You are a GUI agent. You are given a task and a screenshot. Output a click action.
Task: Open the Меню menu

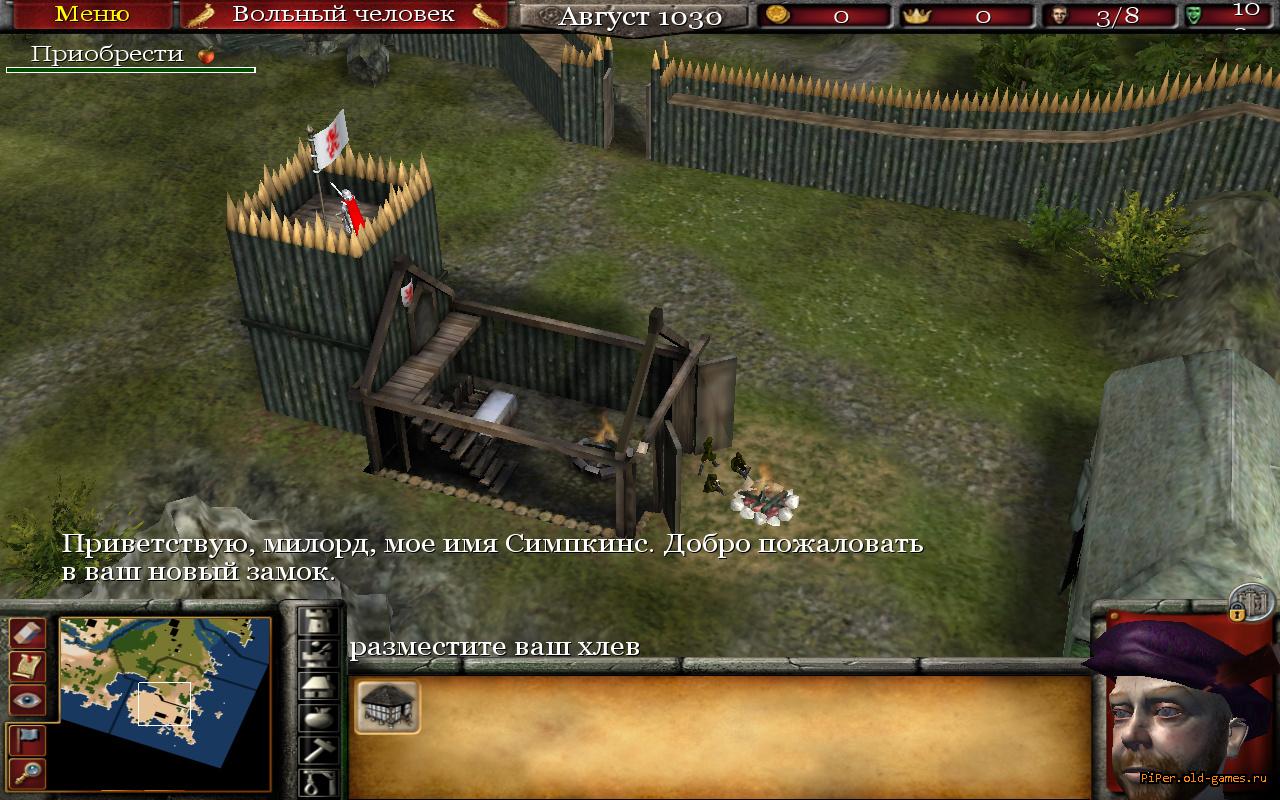[91, 15]
